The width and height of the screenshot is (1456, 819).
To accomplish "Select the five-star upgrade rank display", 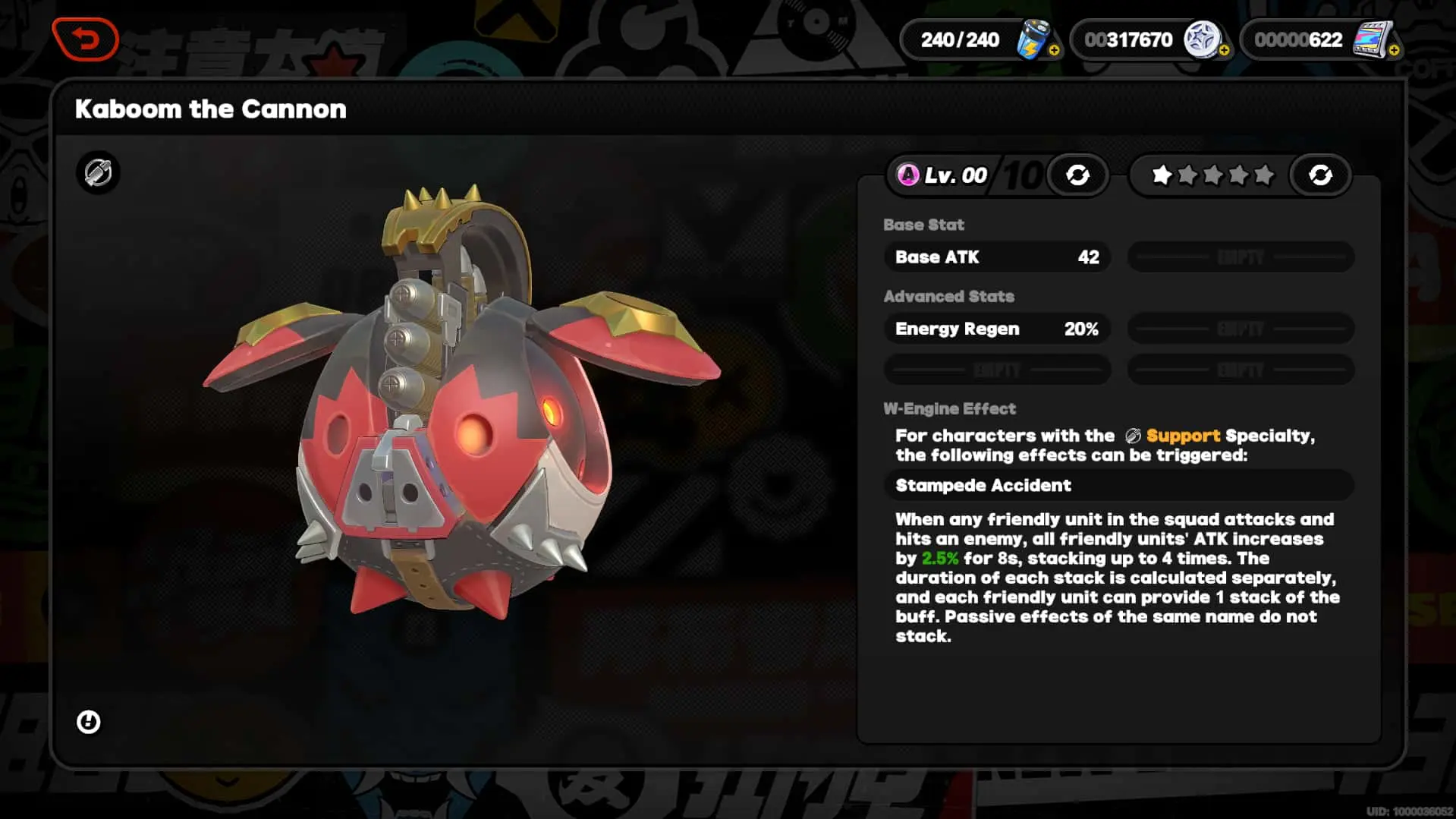I will 1212,175.
